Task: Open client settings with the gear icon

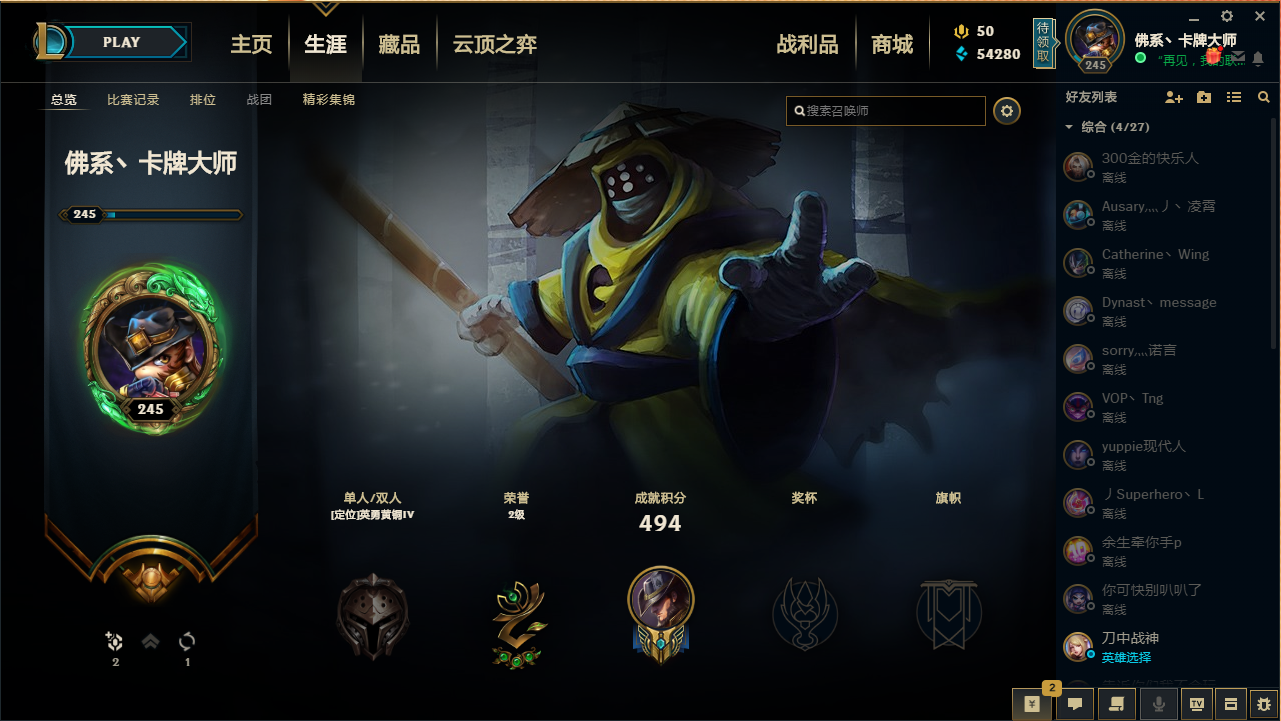Action: tap(1226, 16)
